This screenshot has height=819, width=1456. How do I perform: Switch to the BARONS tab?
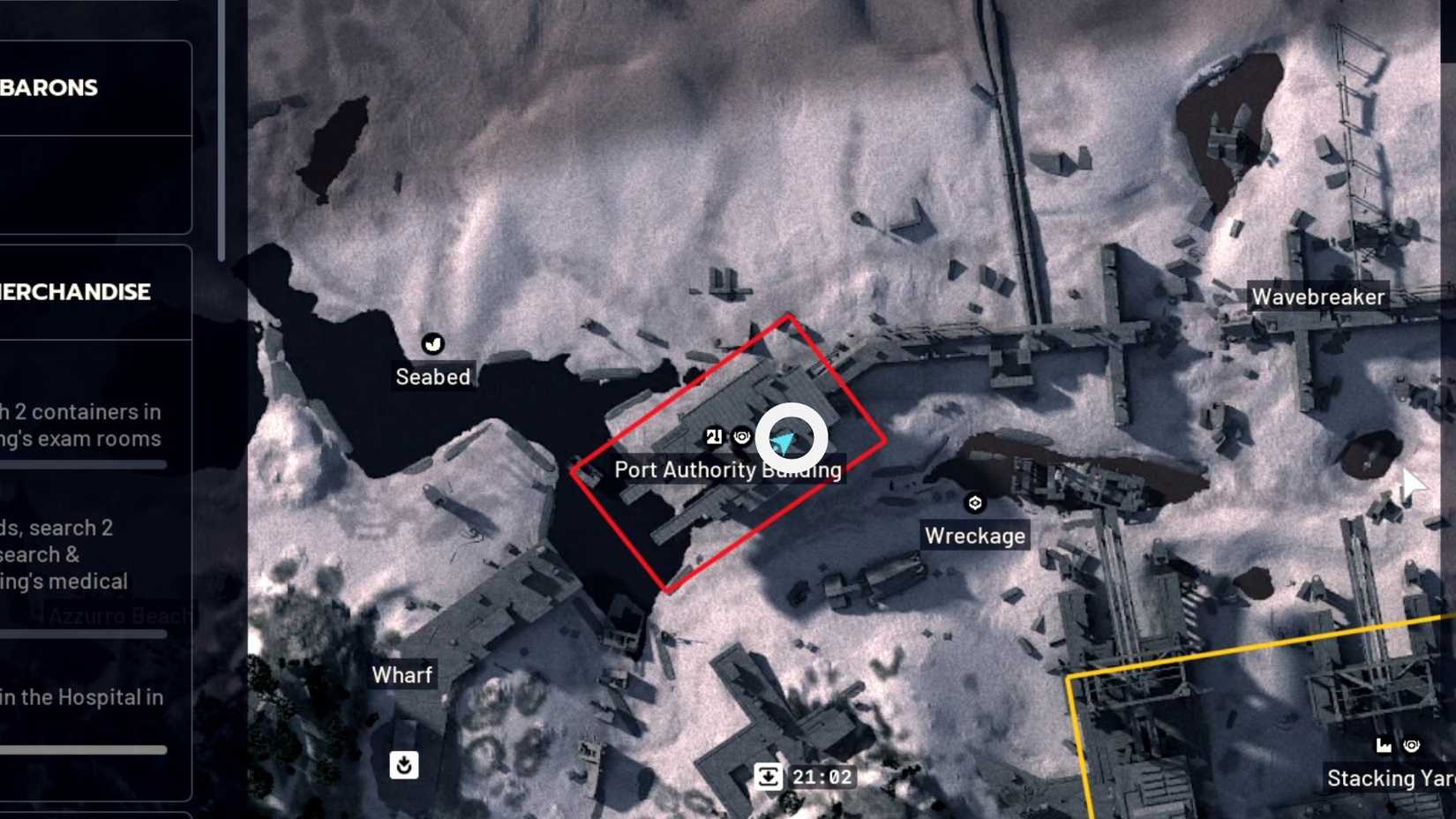pos(49,87)
